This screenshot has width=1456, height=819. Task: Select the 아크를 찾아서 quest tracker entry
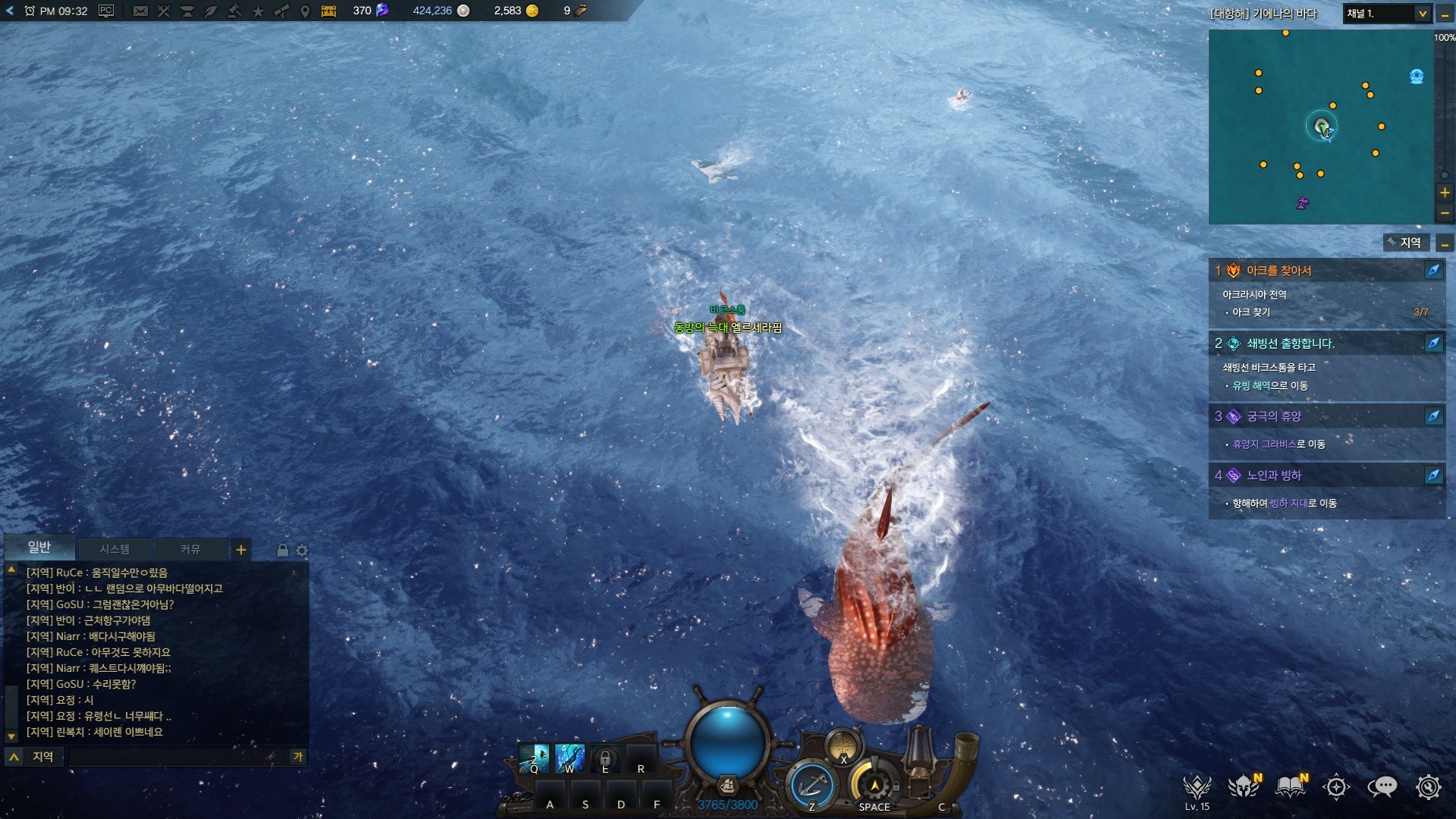click(x=1279, y=271)
